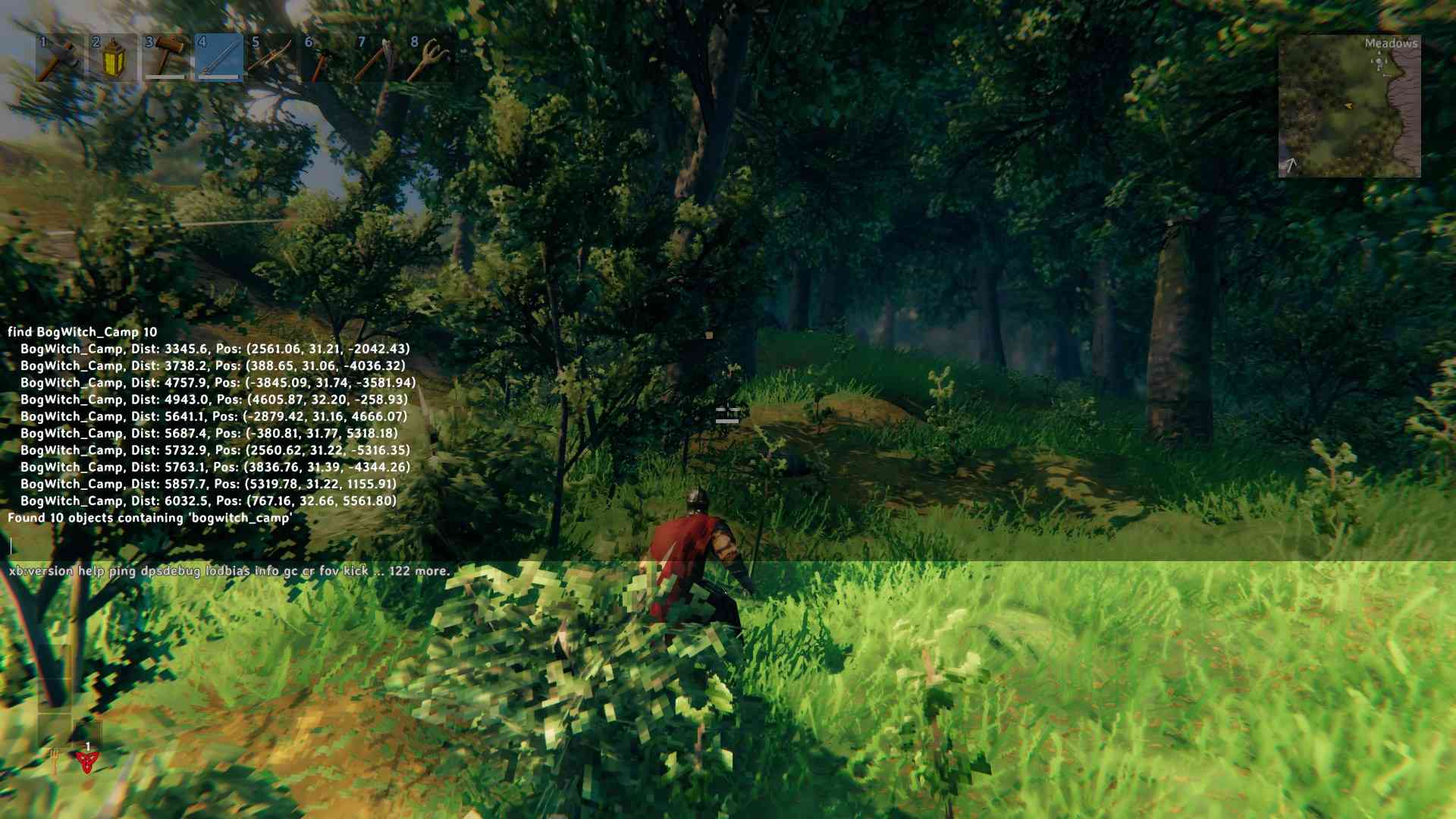Click the player marker on the Meadows minimap
The width and height of the screenshot is (1456, 819).
(1350, 106)
